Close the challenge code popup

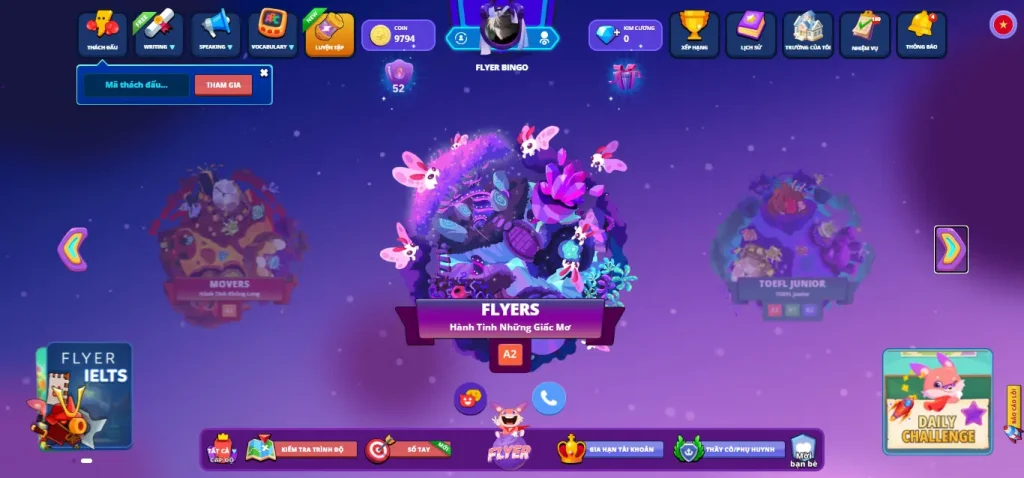coord(264,72)
